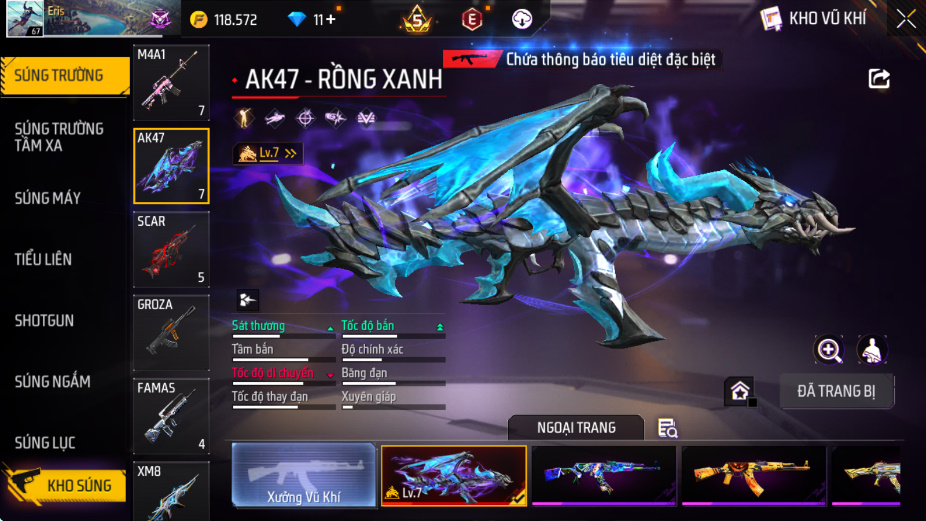
Task: Add more diamonds with the plus button
Action: [330, 19]
